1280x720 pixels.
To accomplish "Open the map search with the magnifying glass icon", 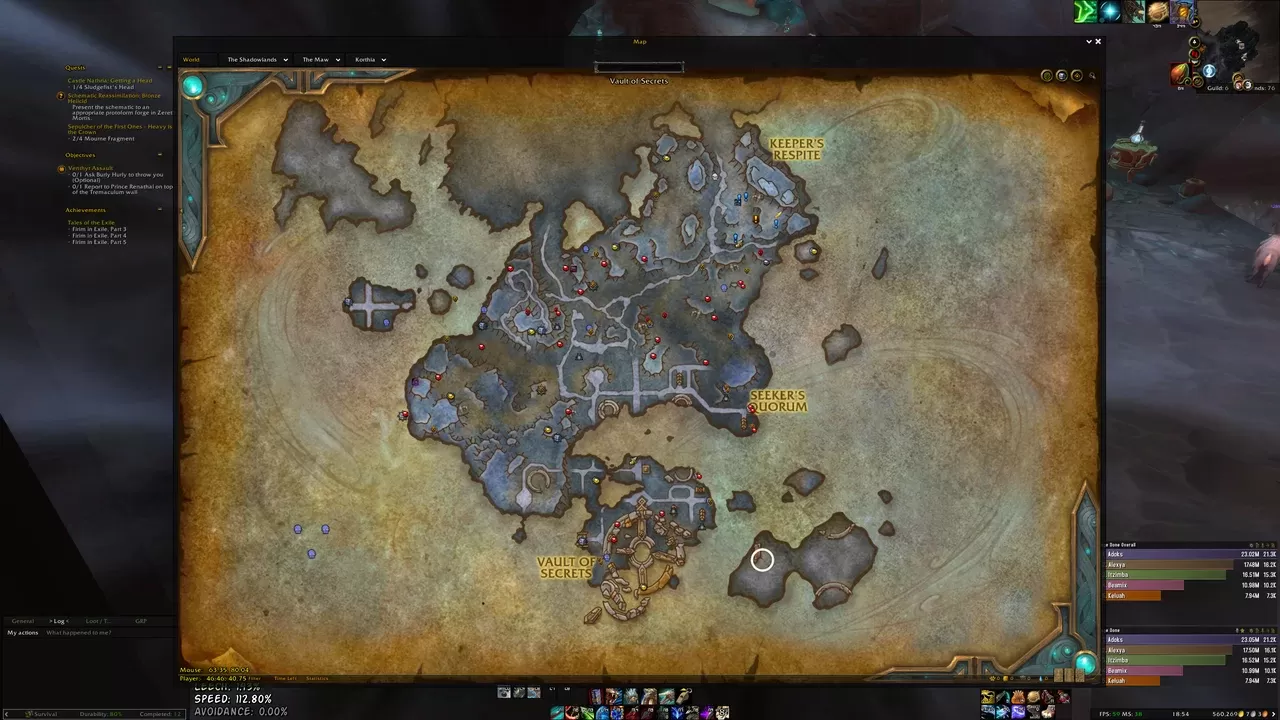I will point(1092,76).
